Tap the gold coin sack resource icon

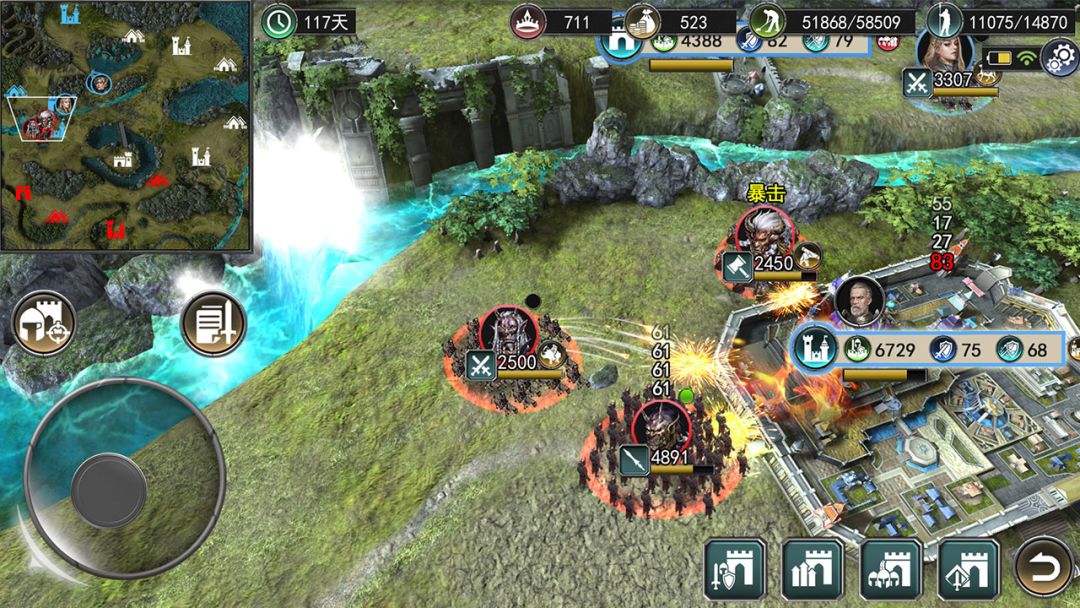point(641,21)
